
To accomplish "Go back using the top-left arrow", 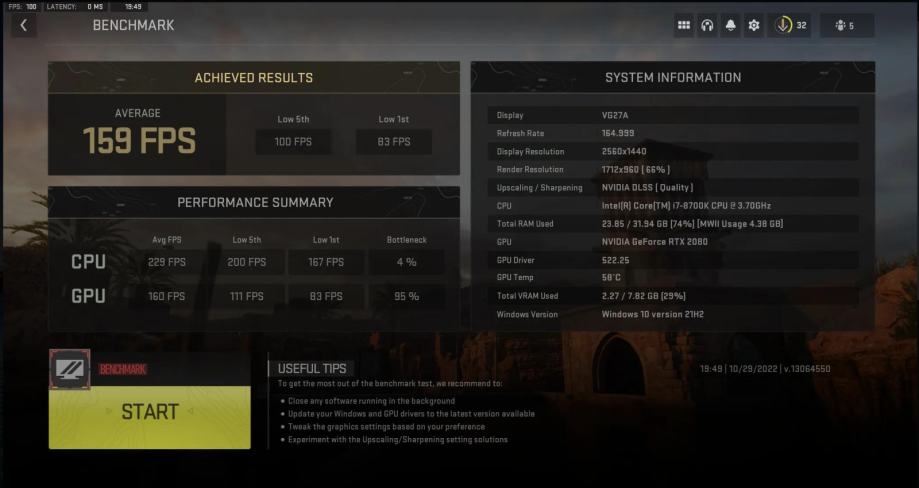I will tap(24, 25).
